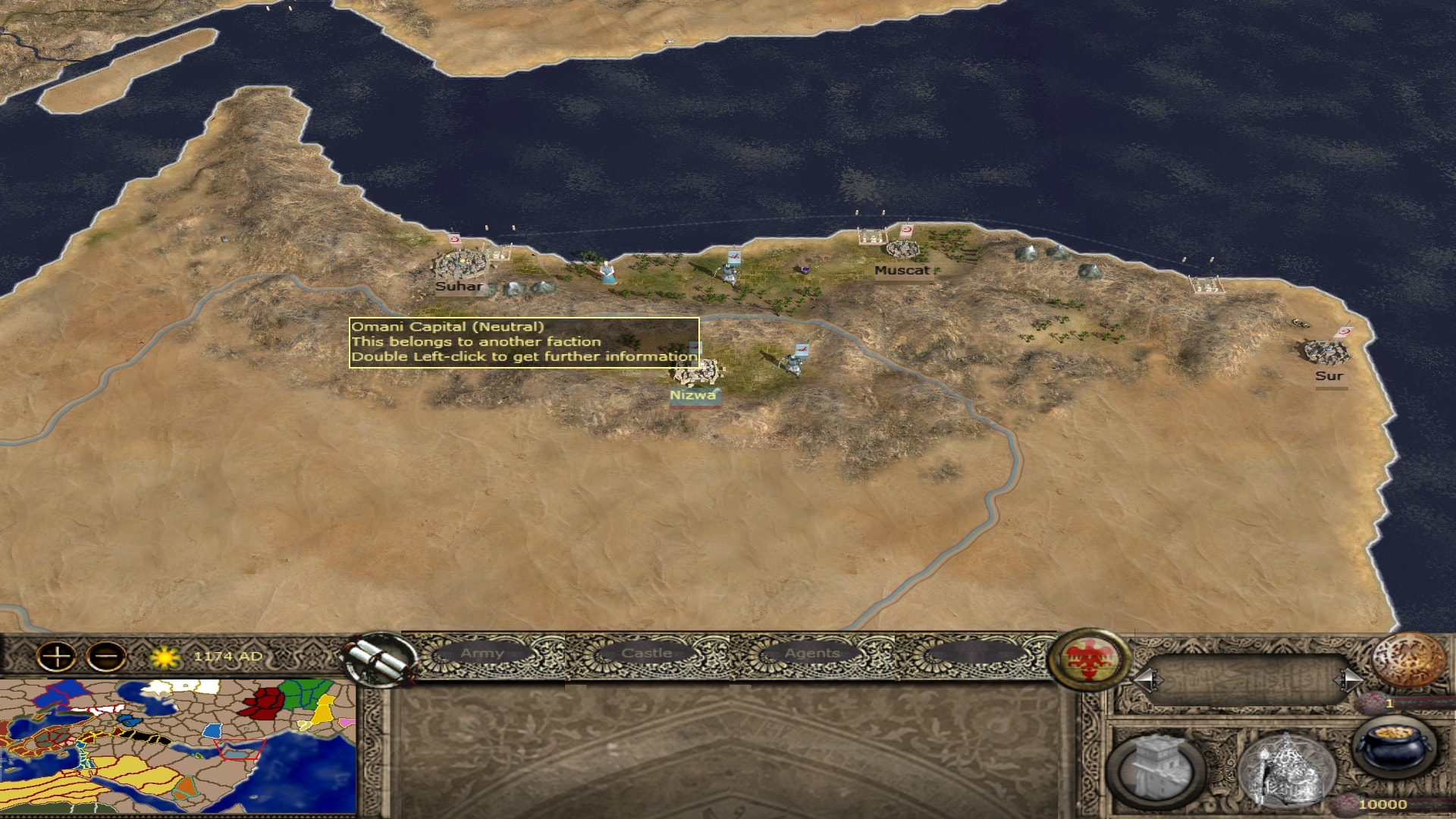Screen dimensions: 1456x819
Task: Zoom out the minimap with the minus button
Action: click(107, 656)
